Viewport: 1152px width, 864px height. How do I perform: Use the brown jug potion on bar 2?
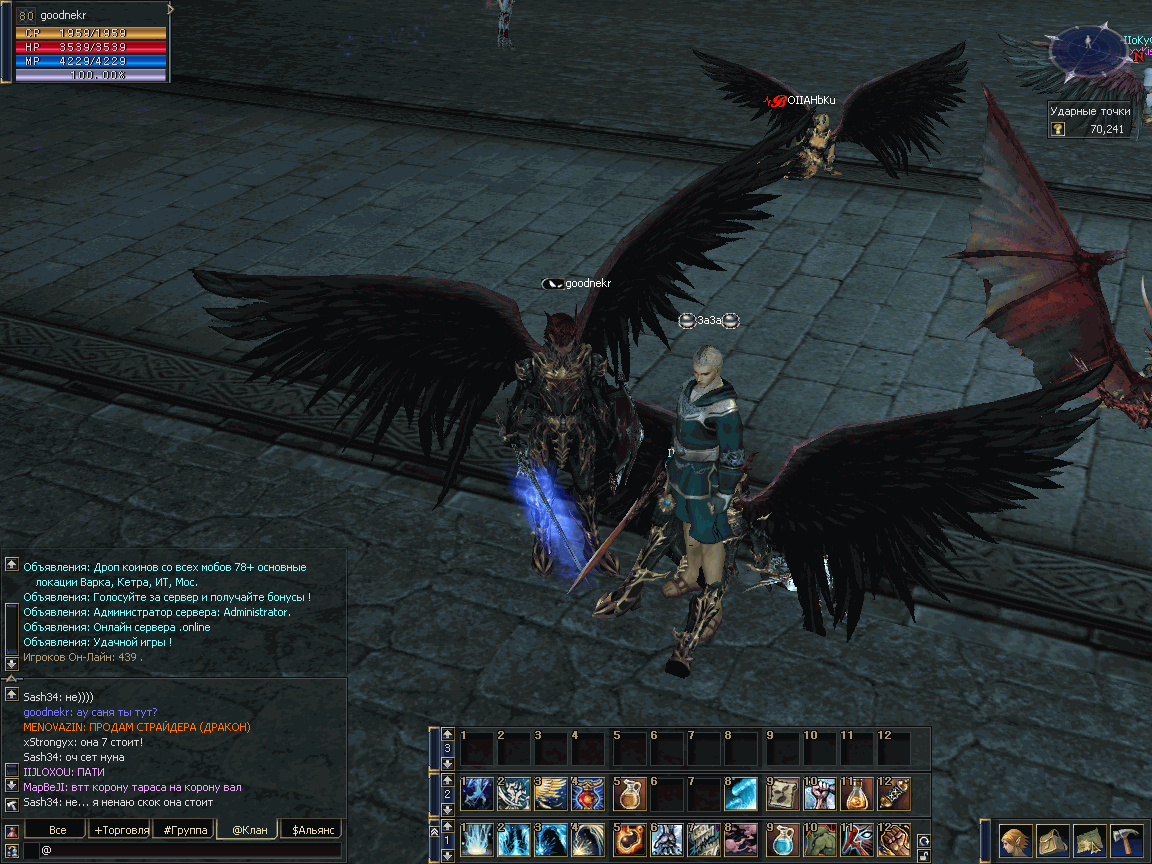(629, 794)
